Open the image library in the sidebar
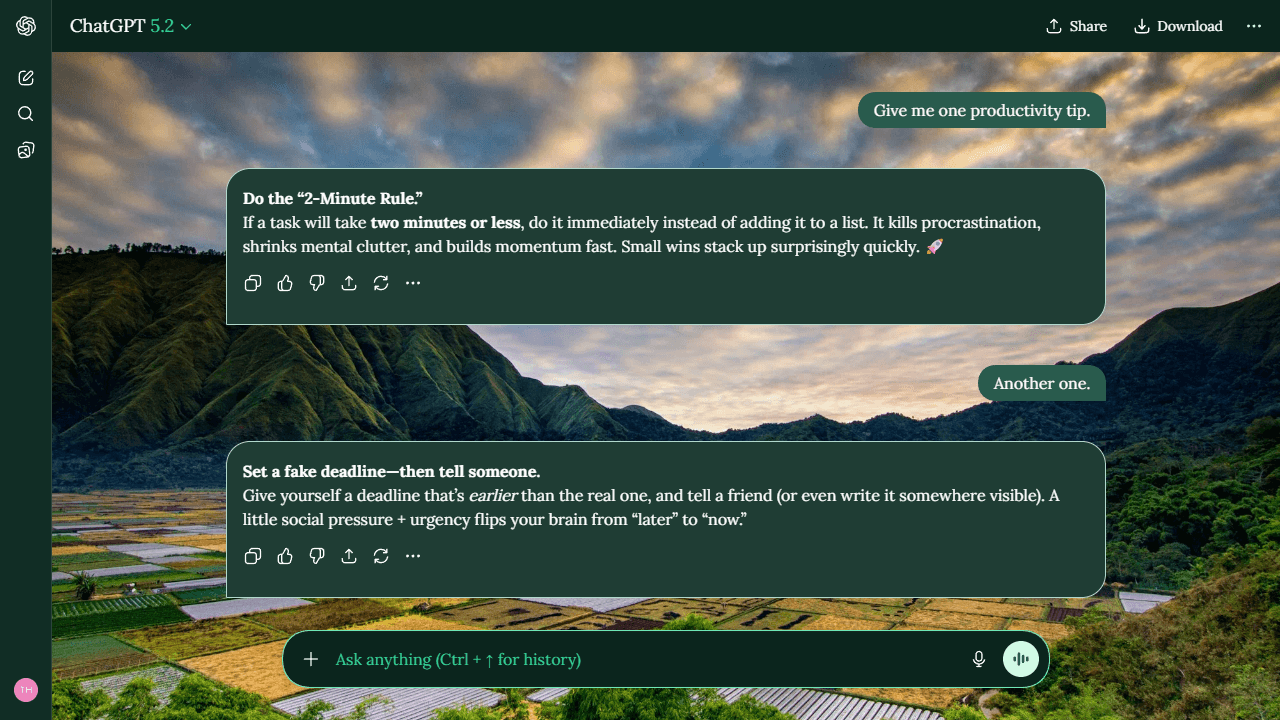The width and height of the screenshot is (1280, 720). [25, 149]
